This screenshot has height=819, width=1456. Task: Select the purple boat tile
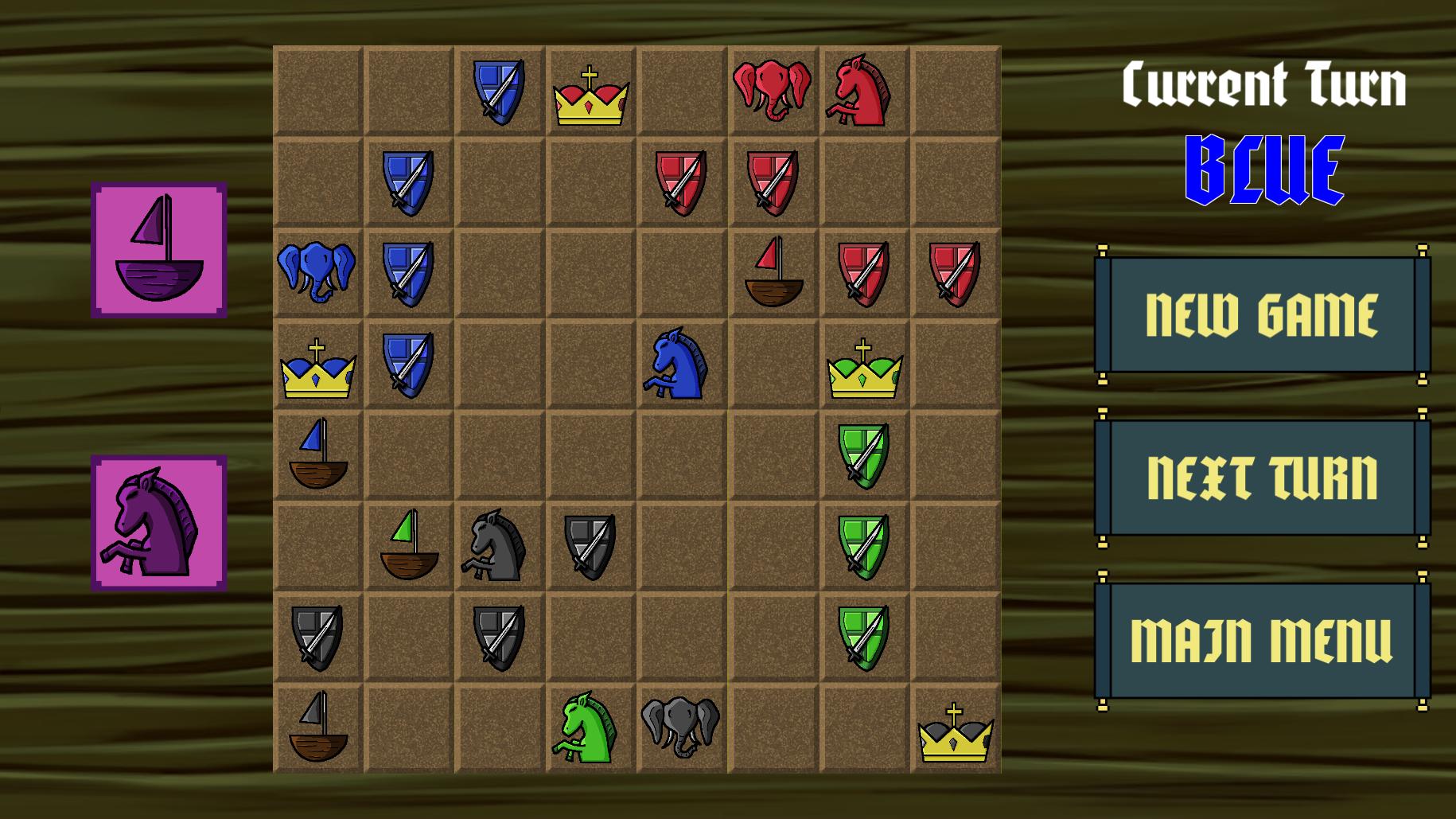pos(159,250)
